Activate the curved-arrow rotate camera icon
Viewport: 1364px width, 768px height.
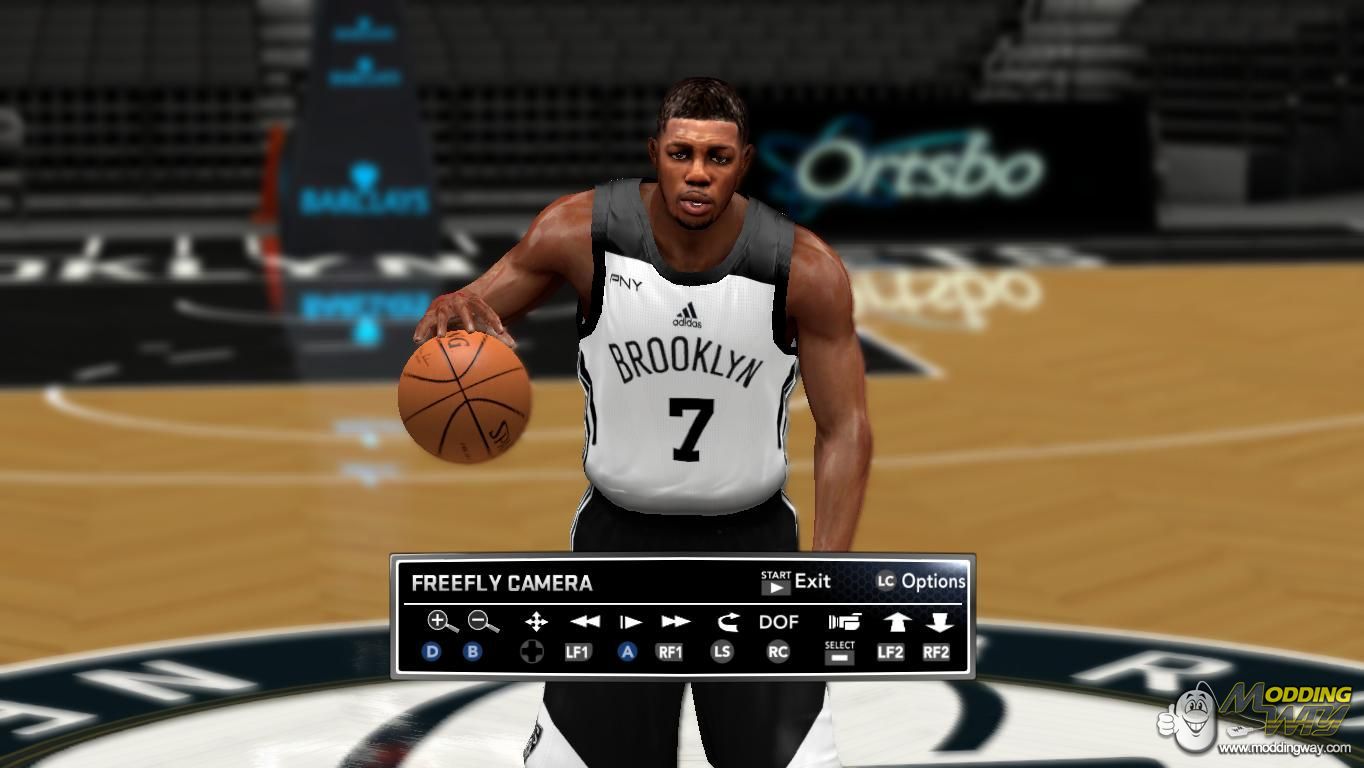[725, 622]
